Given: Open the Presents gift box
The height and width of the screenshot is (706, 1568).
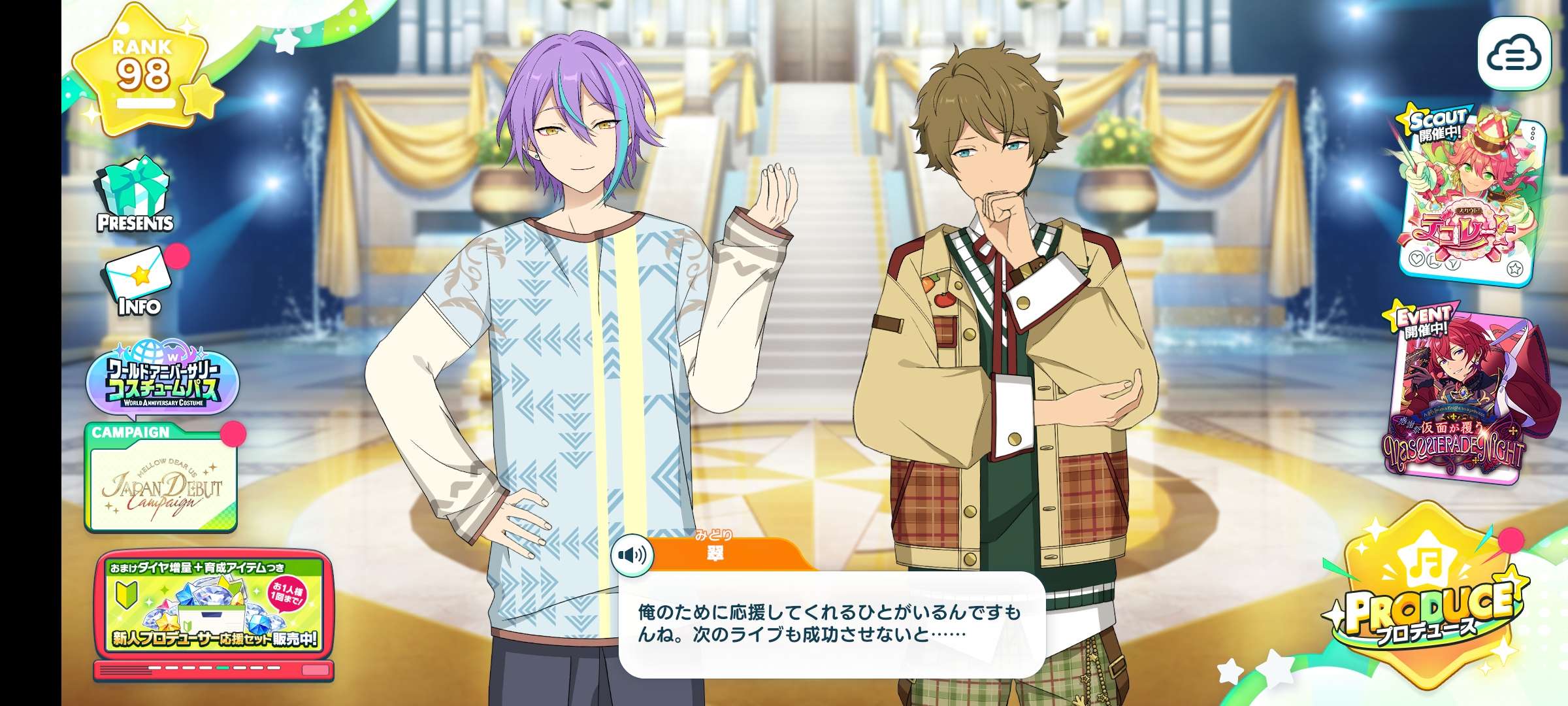Looking at the screenshot, I should [135, 196].
